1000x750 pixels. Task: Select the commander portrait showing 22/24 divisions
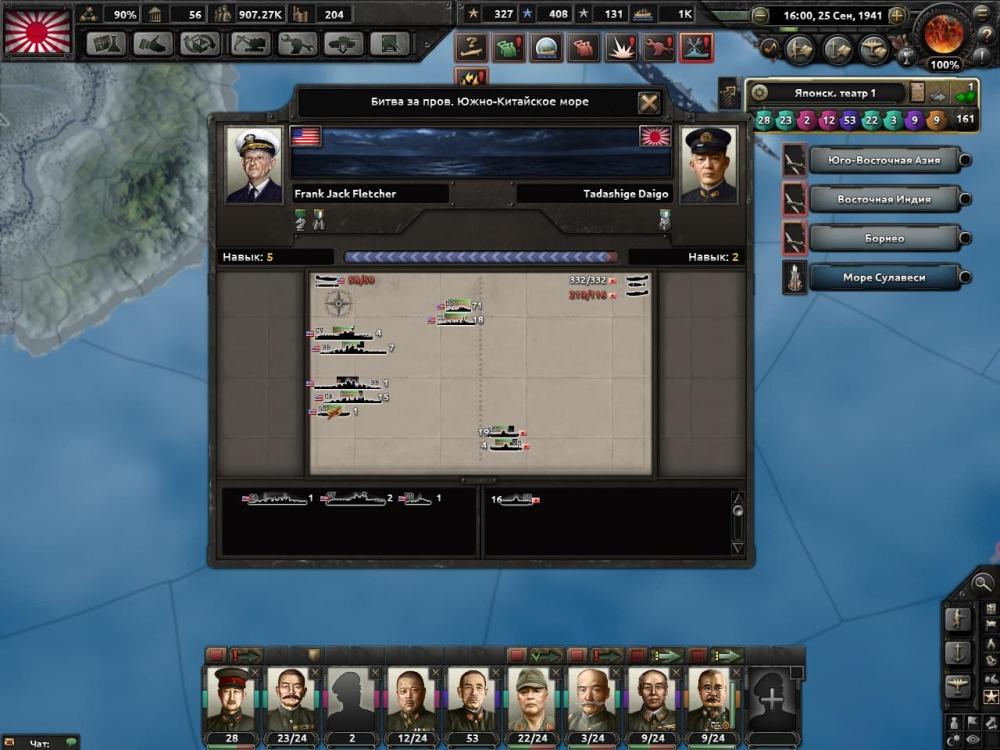click(532, 699)
